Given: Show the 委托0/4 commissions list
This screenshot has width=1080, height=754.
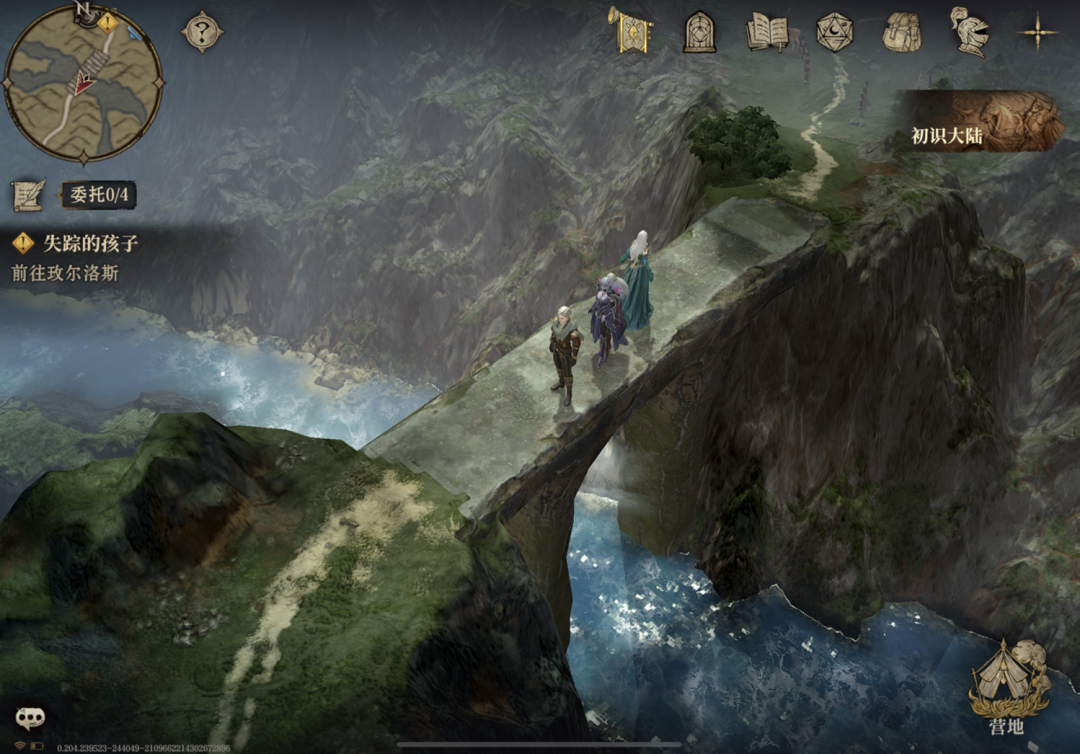Looking at the screenshot, I should pos(98,194).
